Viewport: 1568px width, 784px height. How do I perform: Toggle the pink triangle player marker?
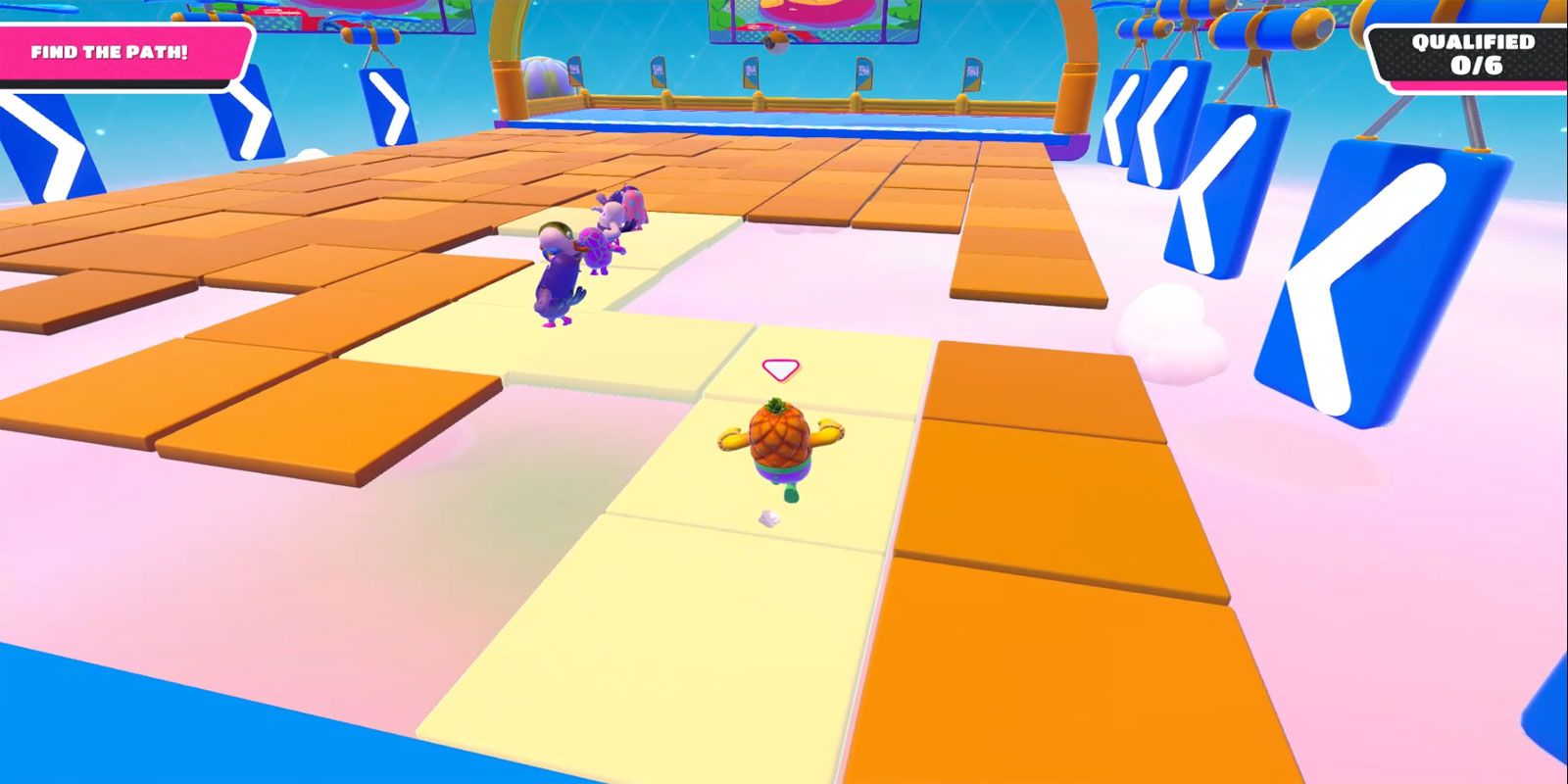[779, 368]
